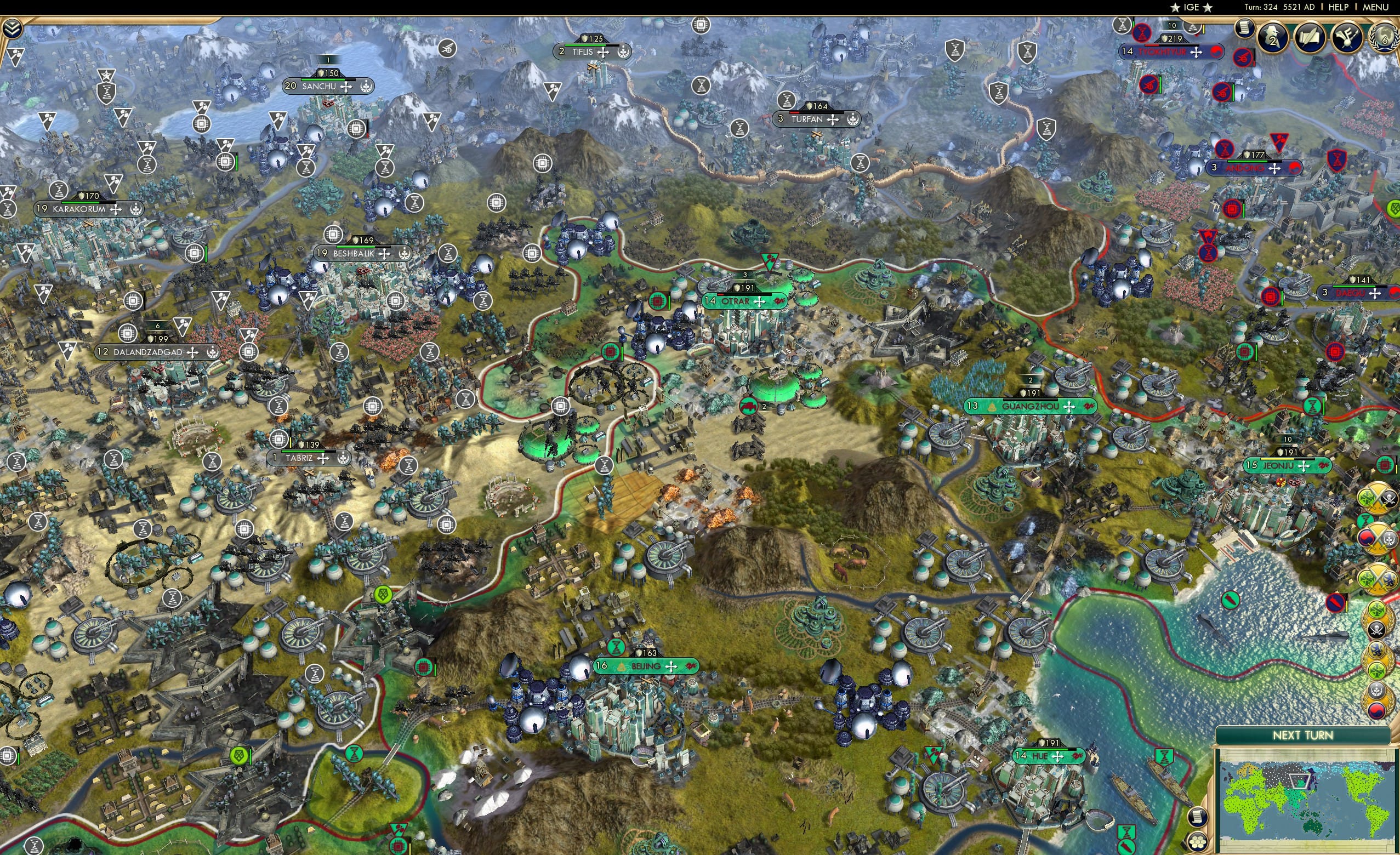The width and height of the screenshot is (1400, 855).
Task: Open the MENU item in the top bar
Action: (x=1375, y=7)
